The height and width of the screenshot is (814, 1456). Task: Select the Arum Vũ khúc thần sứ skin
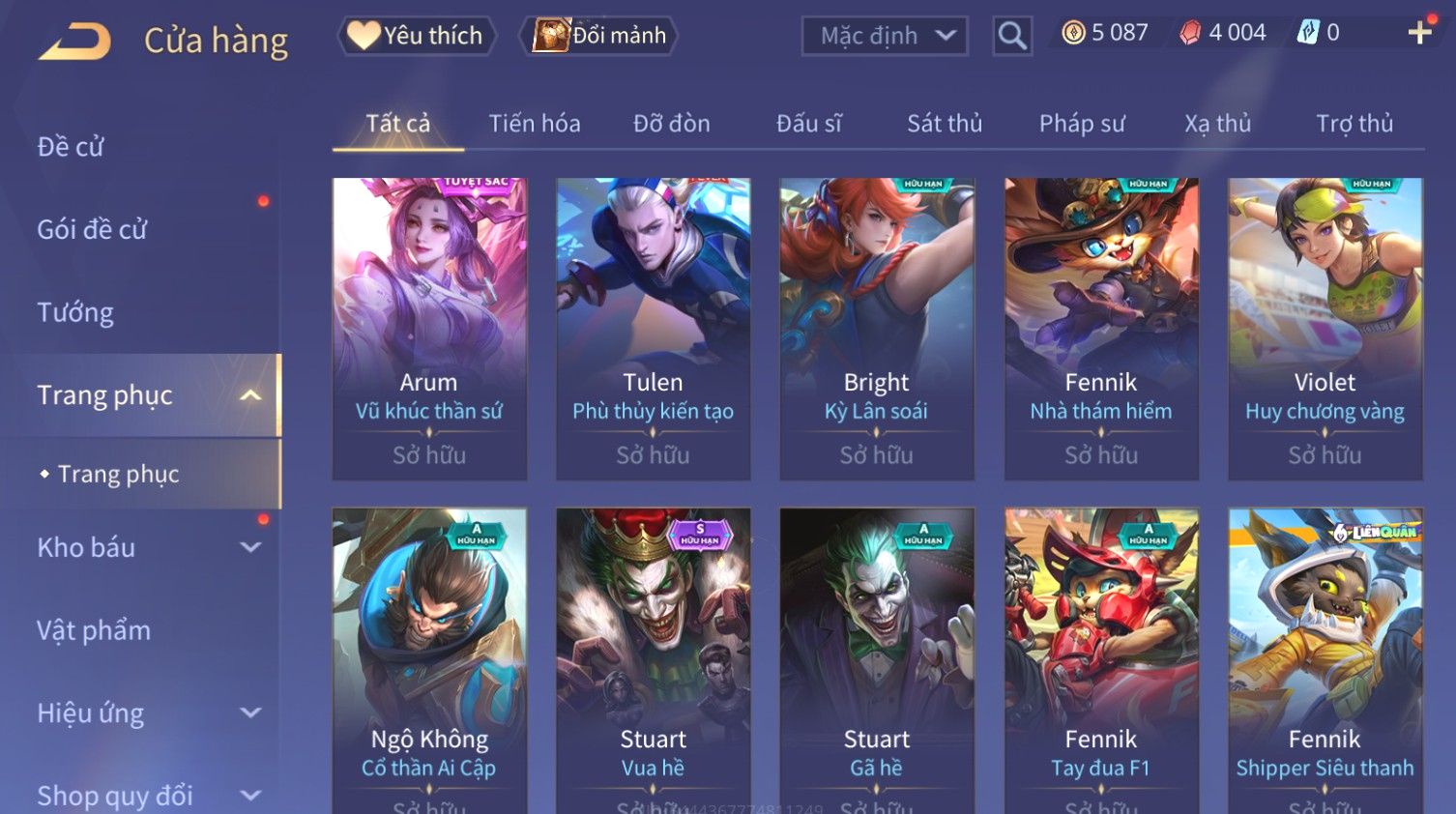pos(429,329)
